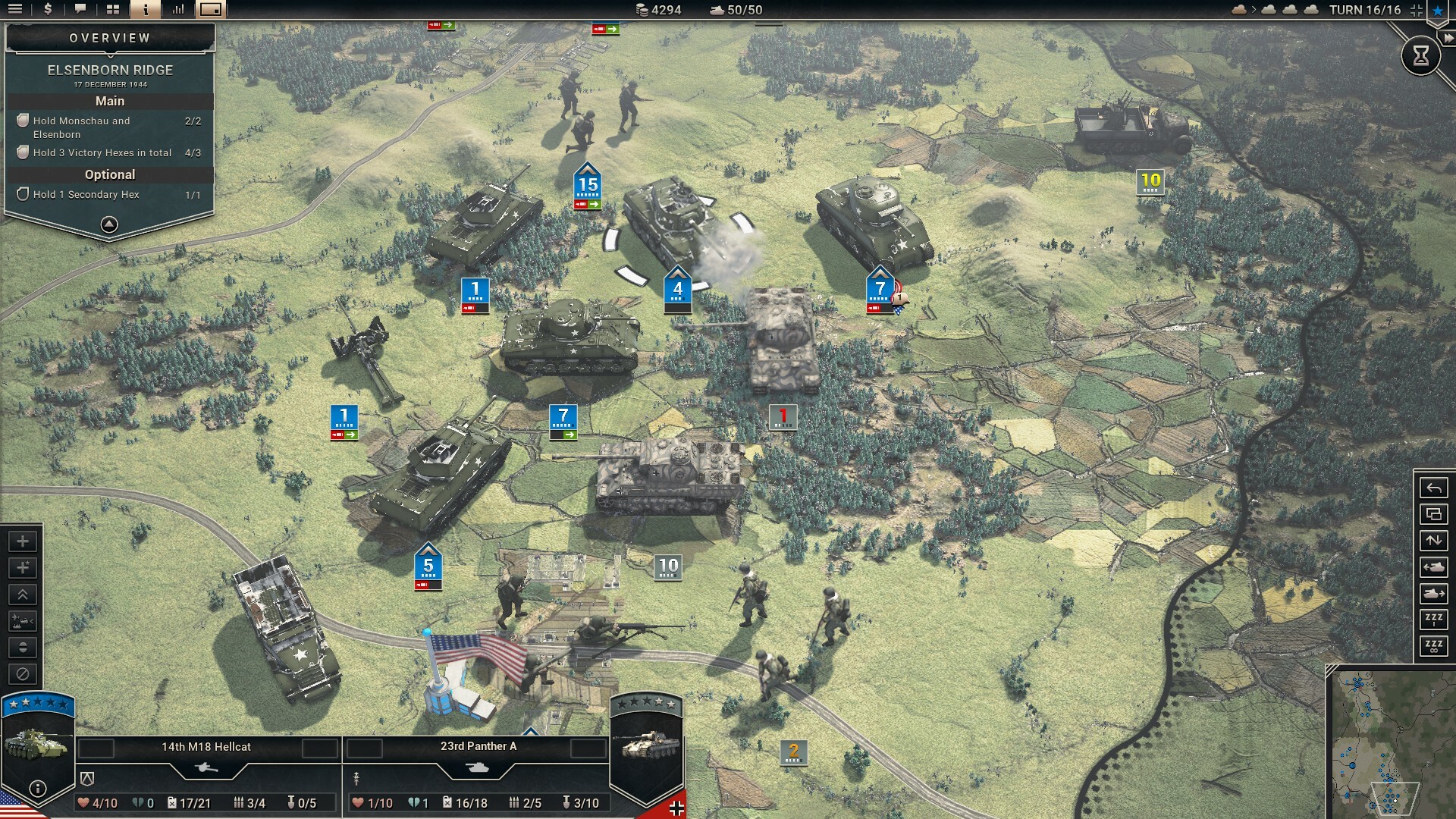
Task: Collapse the Elsenborn Ridge objectives panel
Action: [x=110, y=224]
